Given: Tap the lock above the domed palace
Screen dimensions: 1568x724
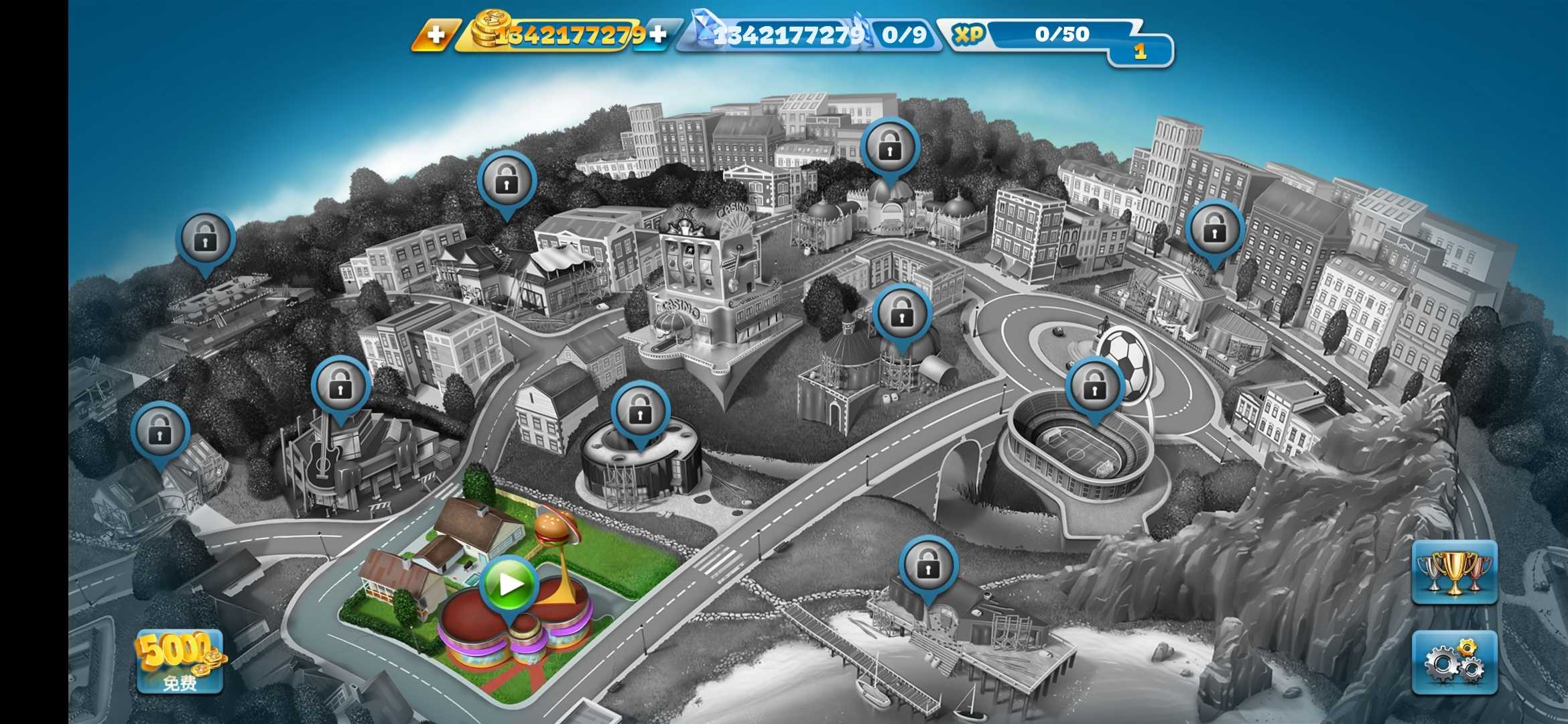Looking at the screenshot, I should pos(889,147).
